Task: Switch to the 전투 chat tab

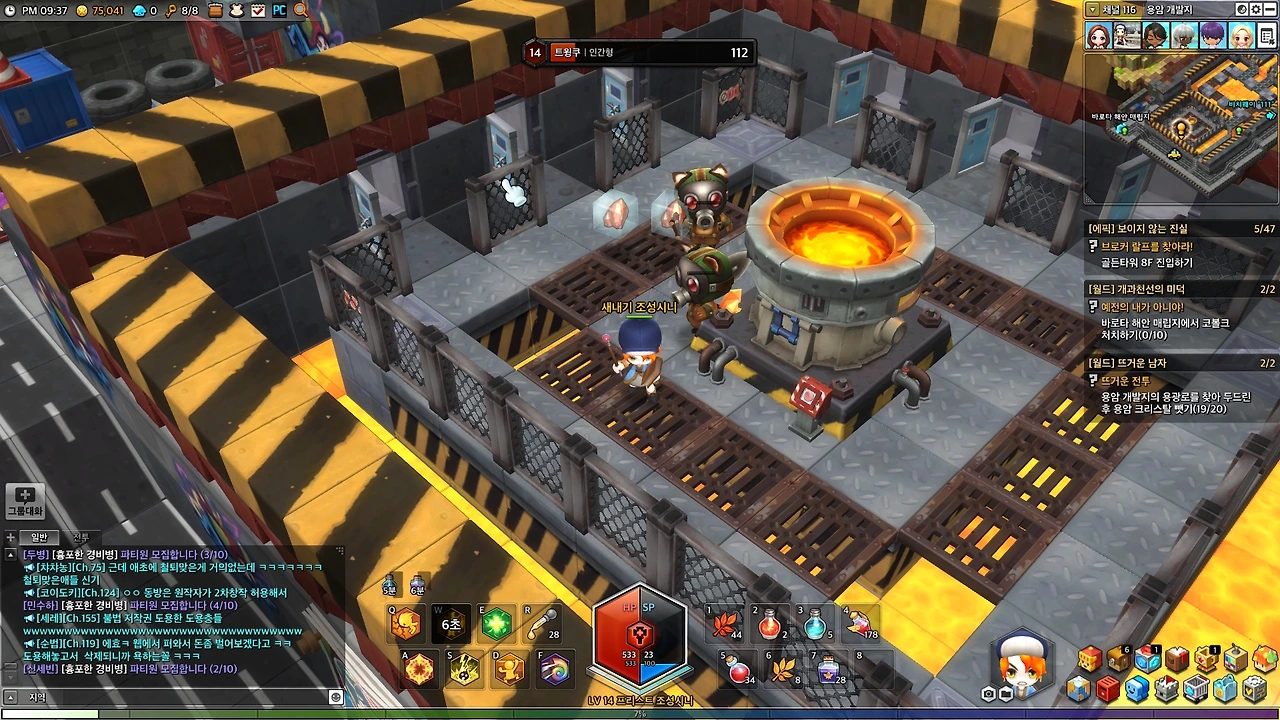Action: (x=81, y=538)
